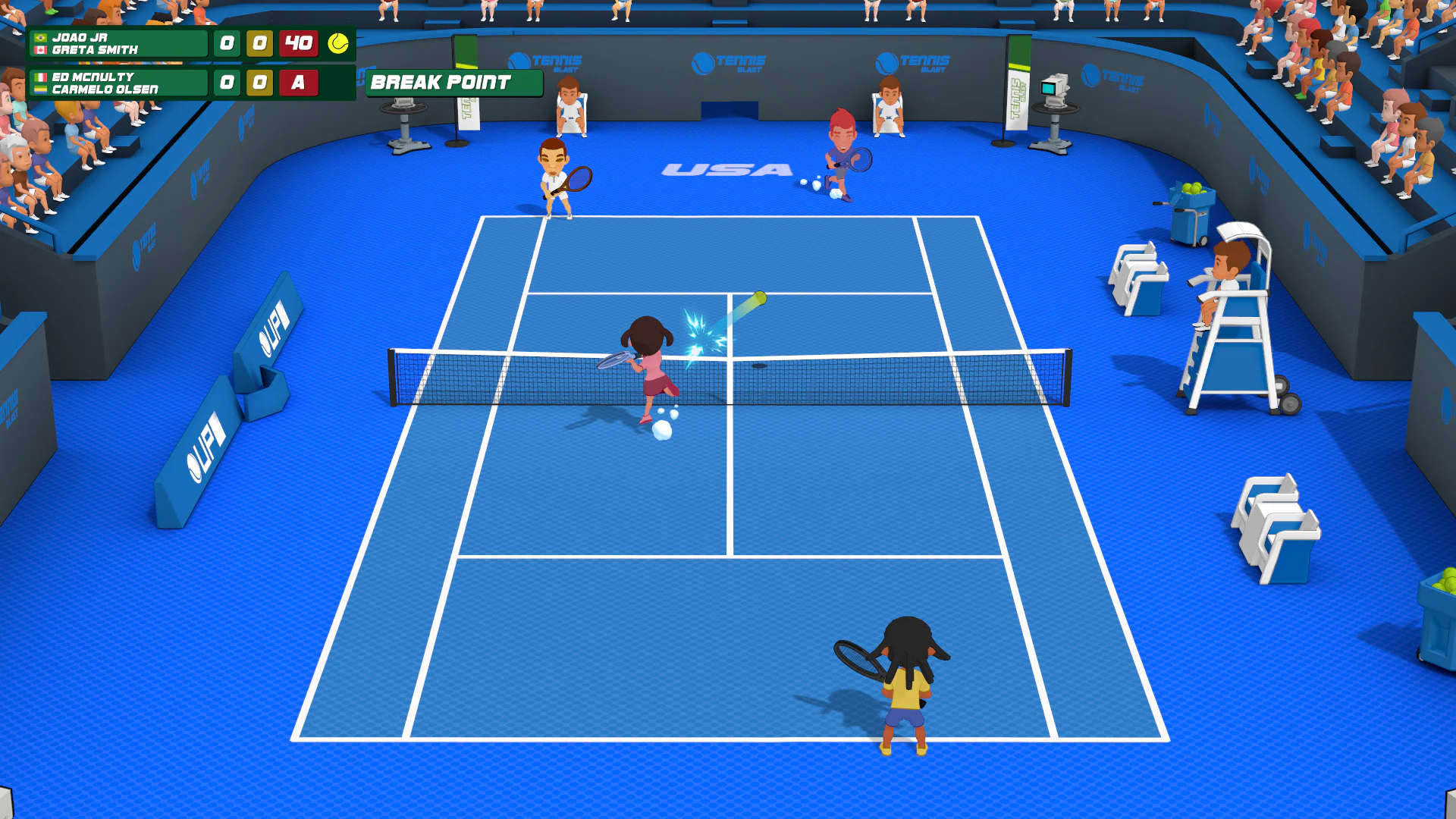
Task: Click the Italy flag next to Ed McNulty
Action: (39, 76)
